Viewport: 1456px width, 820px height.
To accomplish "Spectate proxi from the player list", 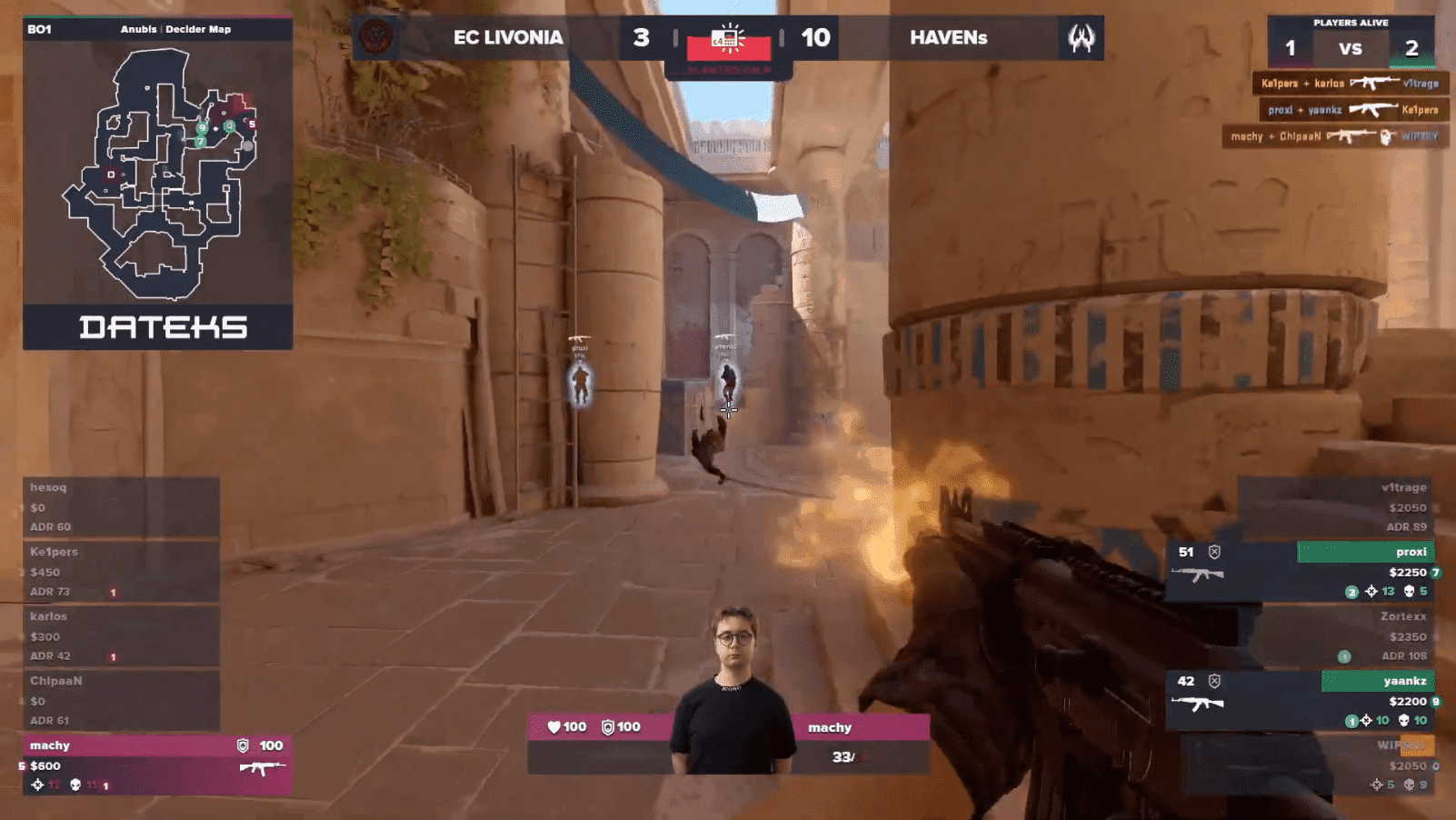I will [1301, 571].
